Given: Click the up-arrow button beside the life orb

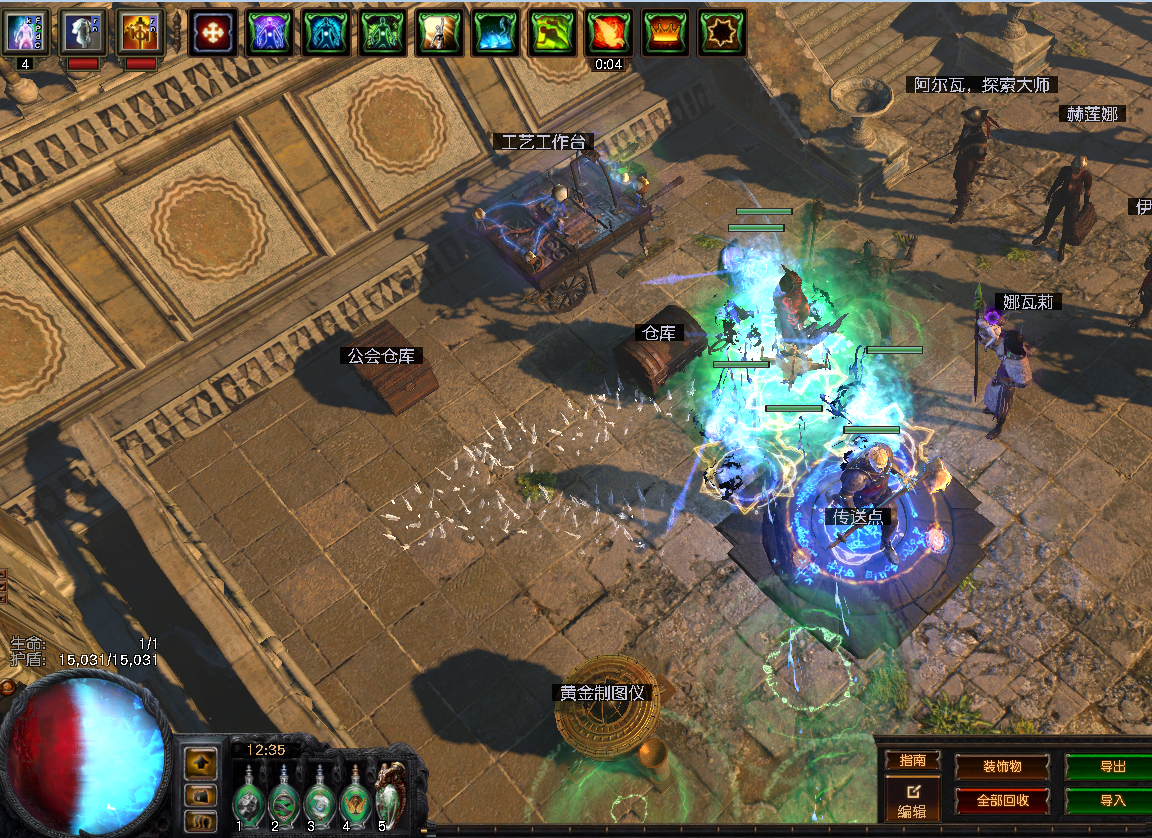Looking at the screenshot, I should (x=201, y=762).
